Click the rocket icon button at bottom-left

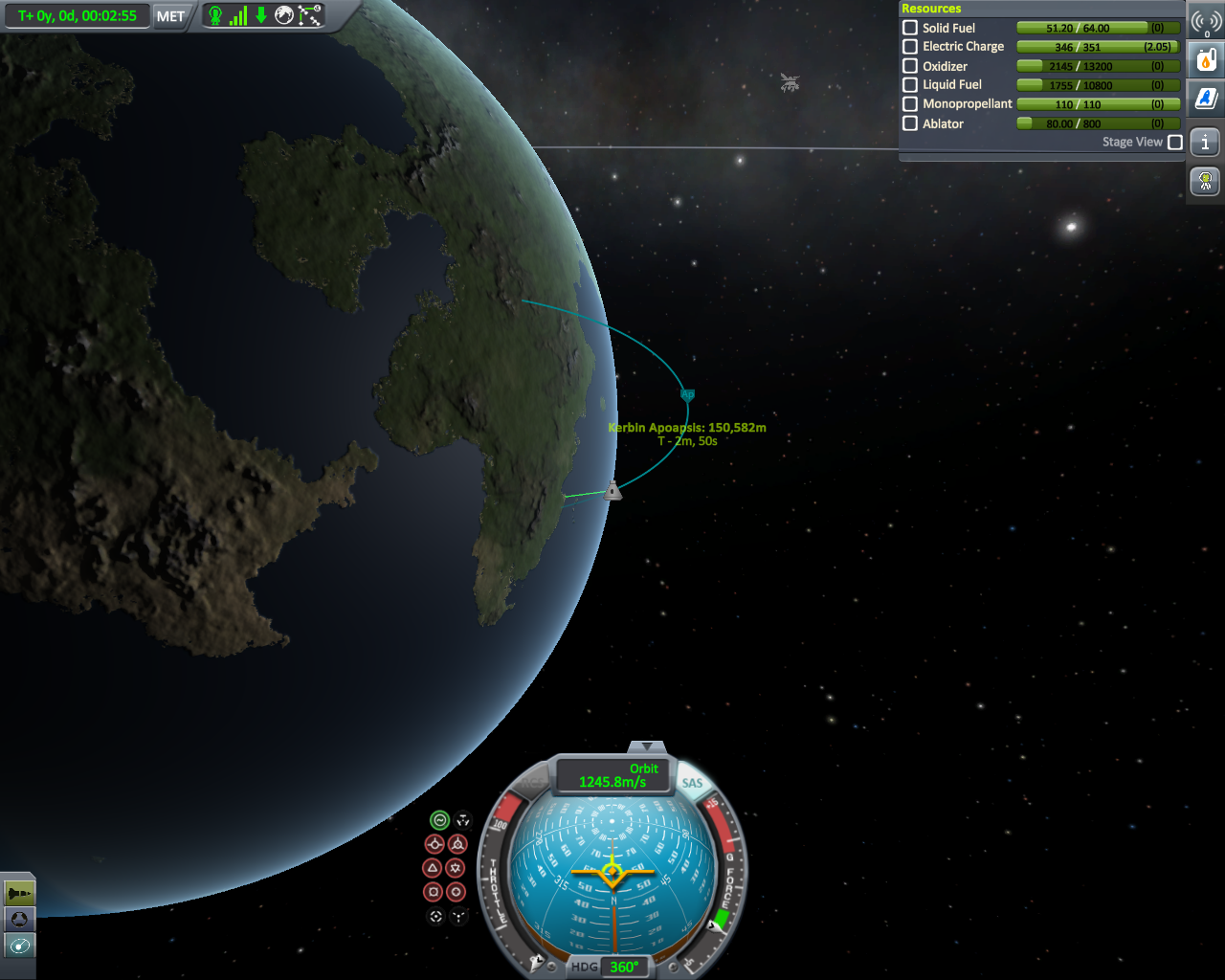tap(19, 894)
